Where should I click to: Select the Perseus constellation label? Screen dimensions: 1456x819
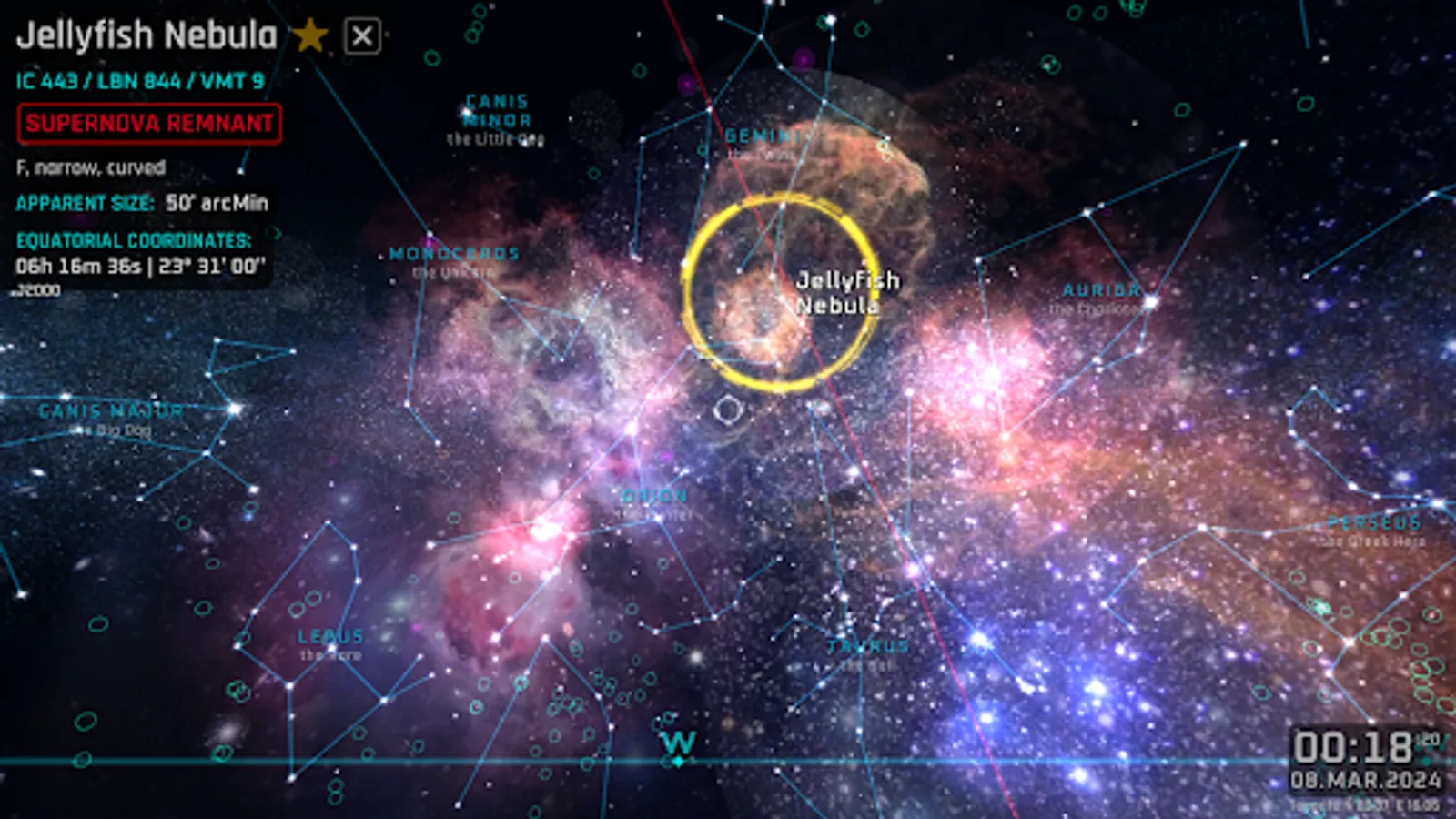pyautogui.click(x=1372, y=522)
